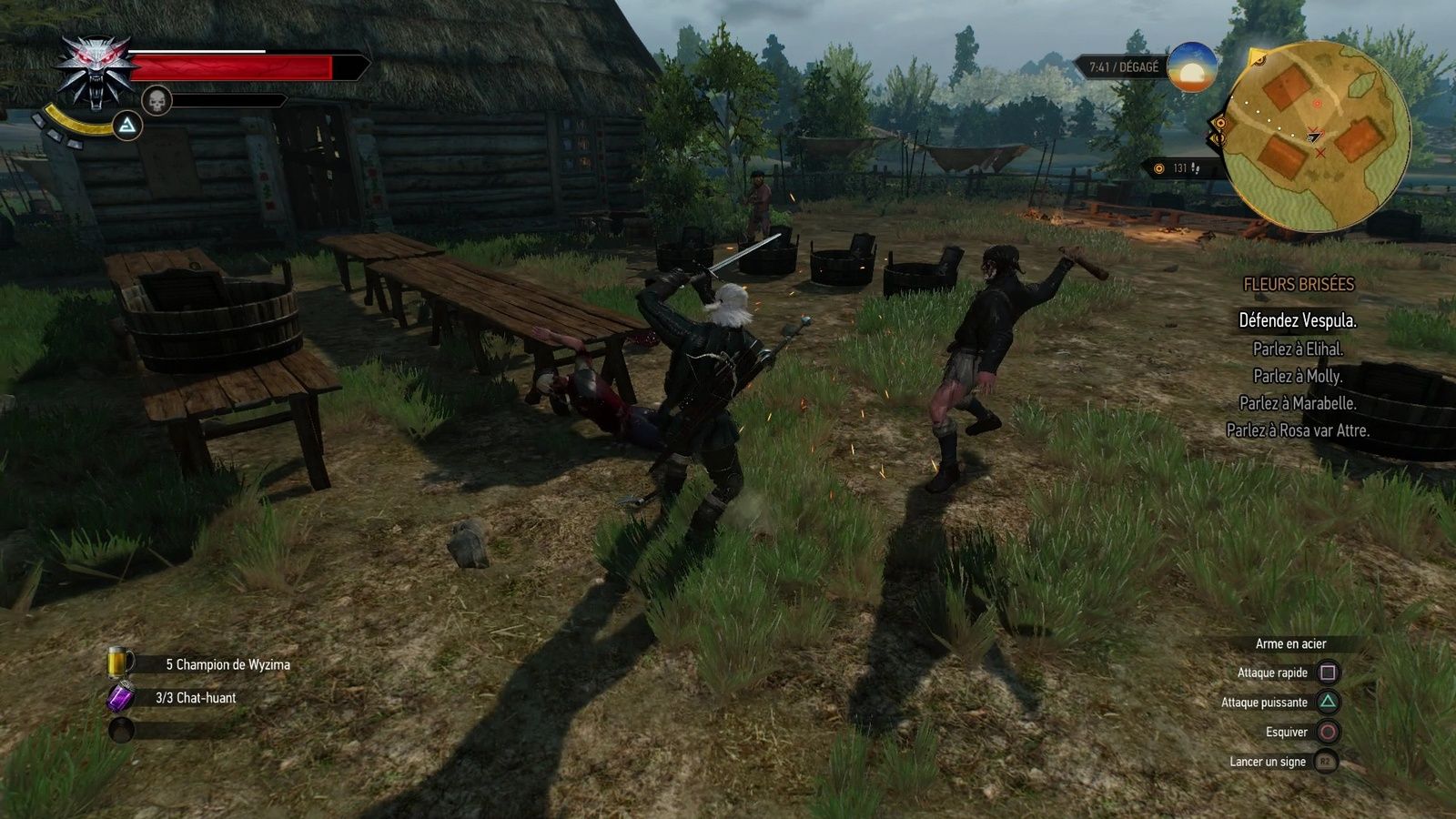Click the skull toxicity icon
1456x819 pixels.
coord(157,100)
